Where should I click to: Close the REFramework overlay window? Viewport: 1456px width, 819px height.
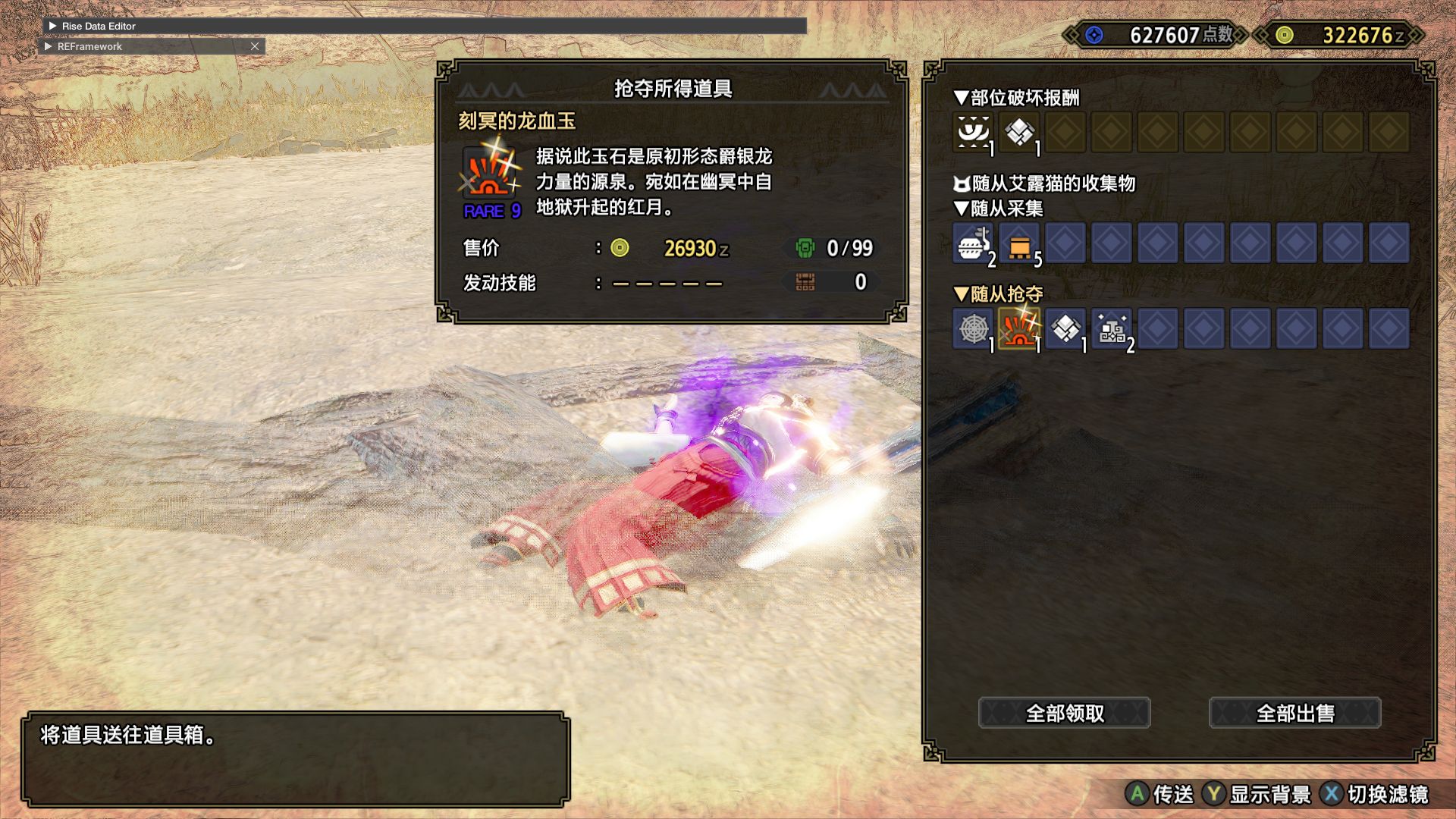255,46
